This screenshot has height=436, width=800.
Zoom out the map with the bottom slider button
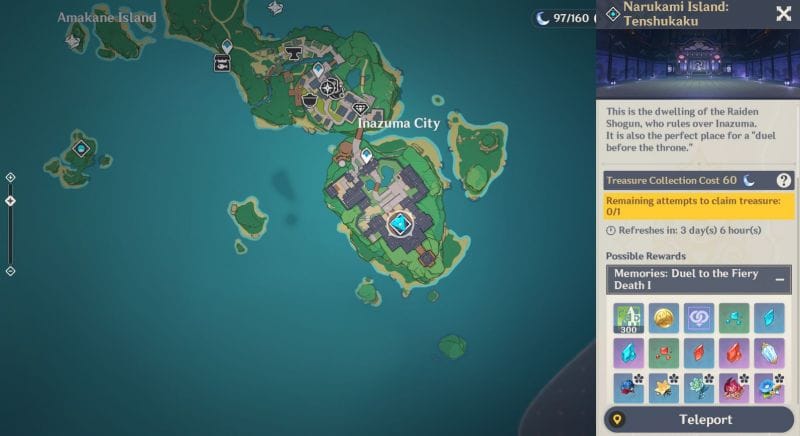[10, 271]
